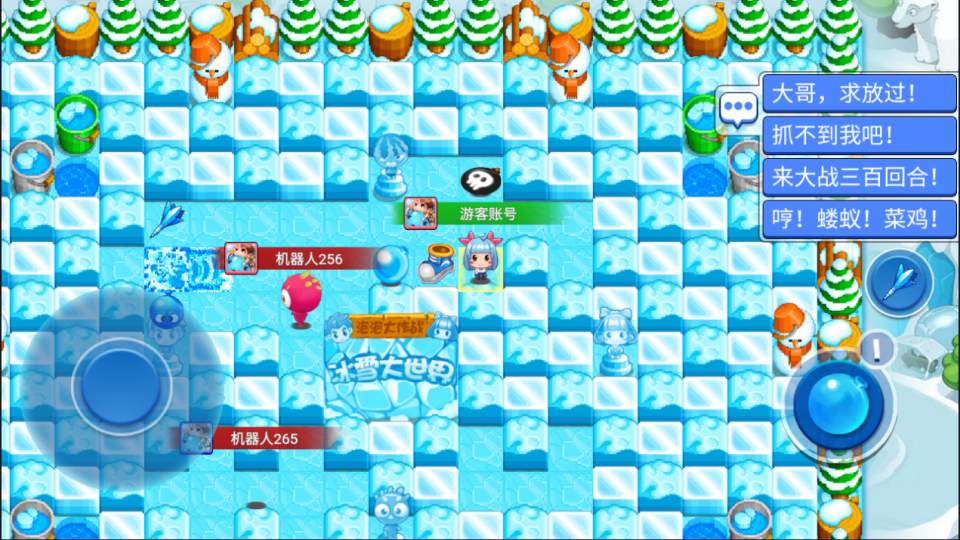Select the 哼！蝼蚁！菜鸡！ taunt message

[853, 219]
